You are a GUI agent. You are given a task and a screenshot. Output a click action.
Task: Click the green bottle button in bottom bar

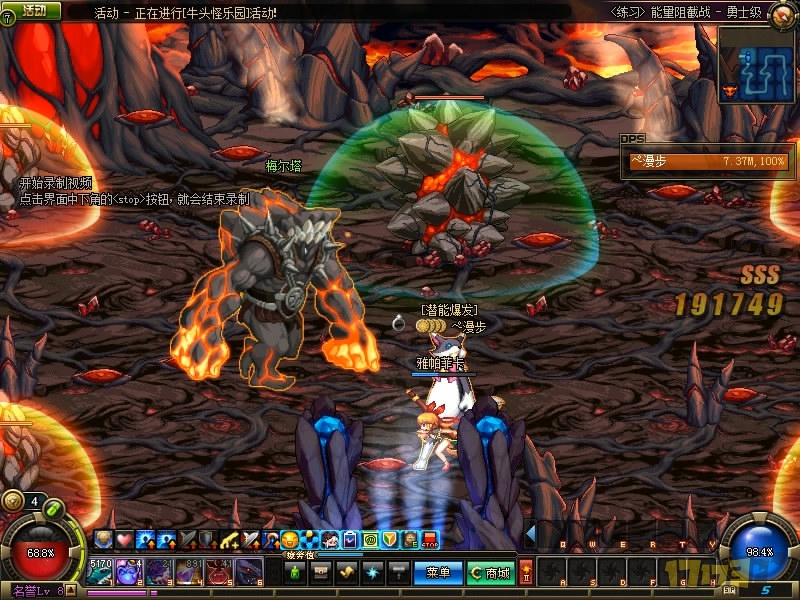[296, 573]
